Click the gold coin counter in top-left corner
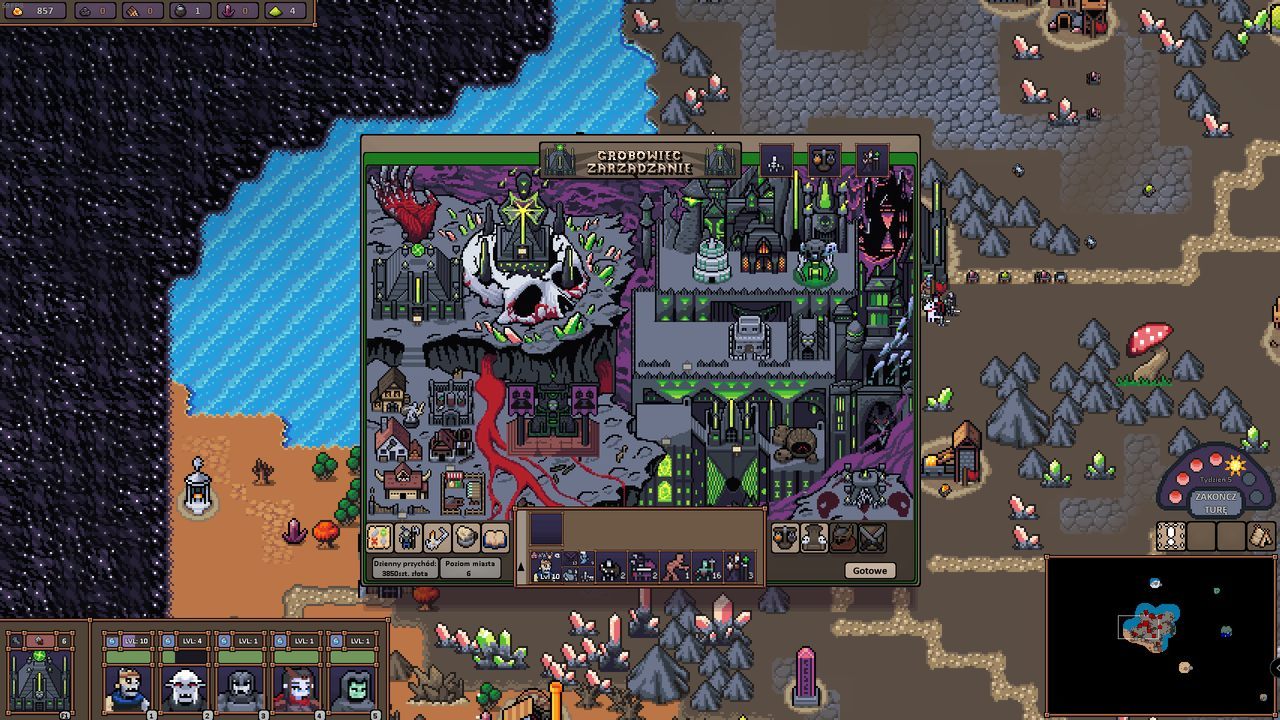 (x=33, y=13)
